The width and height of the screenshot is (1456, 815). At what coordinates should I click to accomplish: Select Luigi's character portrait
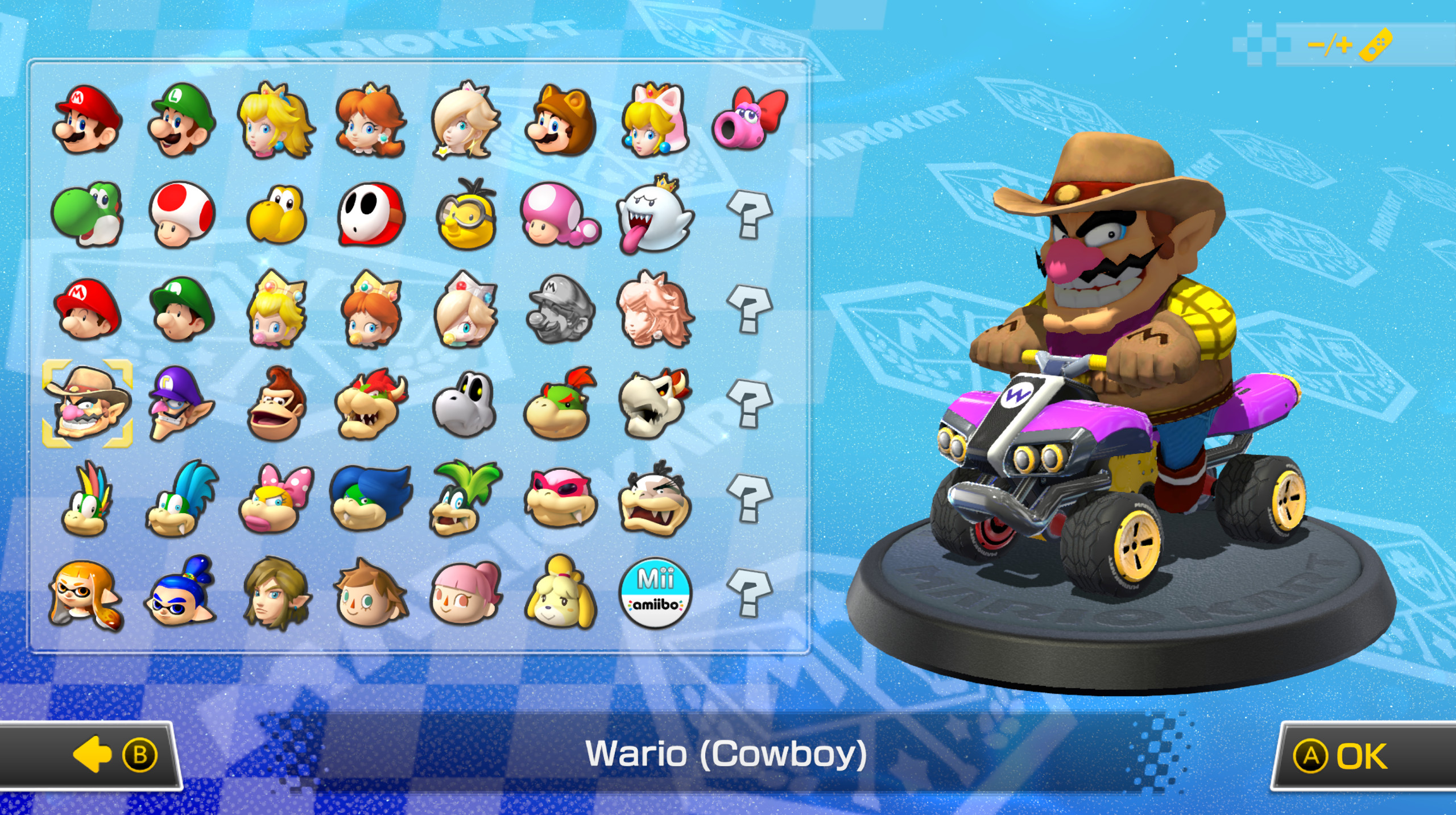(179, 122)
